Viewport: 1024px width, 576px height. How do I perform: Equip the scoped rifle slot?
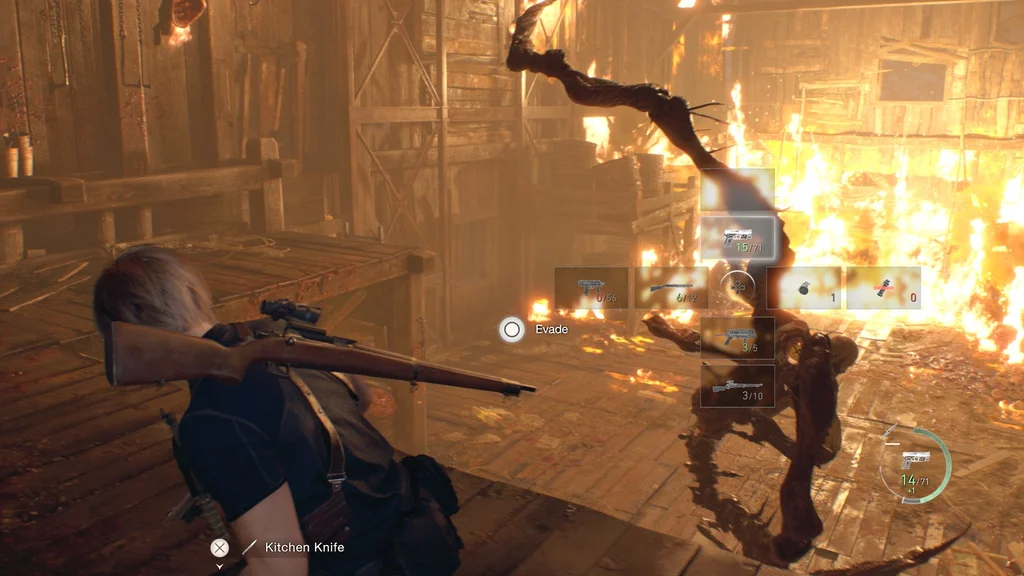coord(737,386)
